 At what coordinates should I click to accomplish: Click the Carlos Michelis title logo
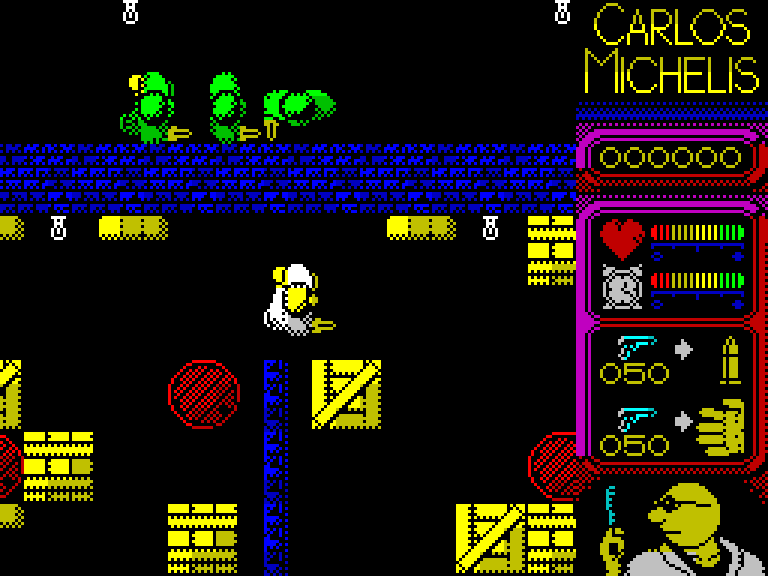point(671,50)
